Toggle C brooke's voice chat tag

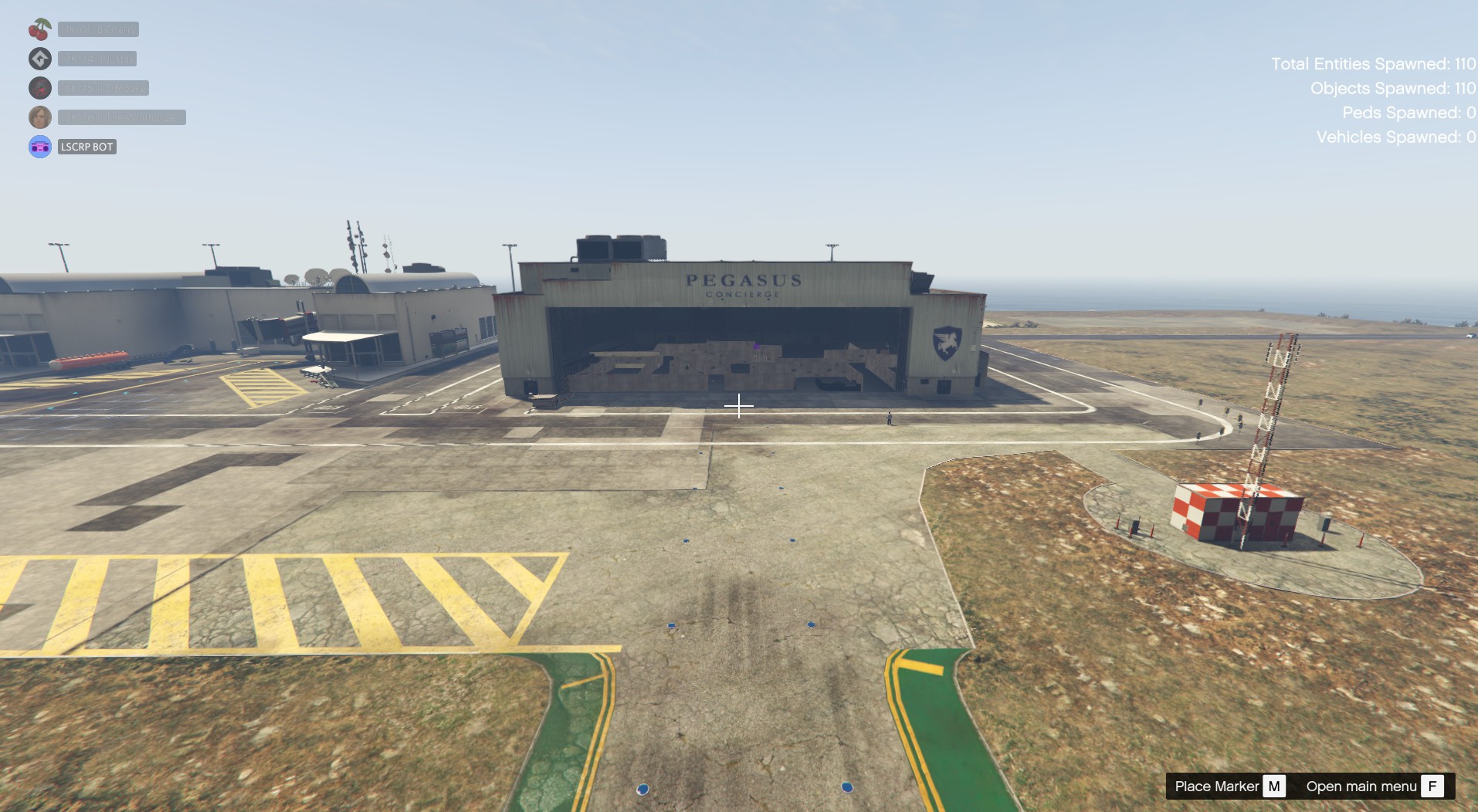click(x=103, y=88)
